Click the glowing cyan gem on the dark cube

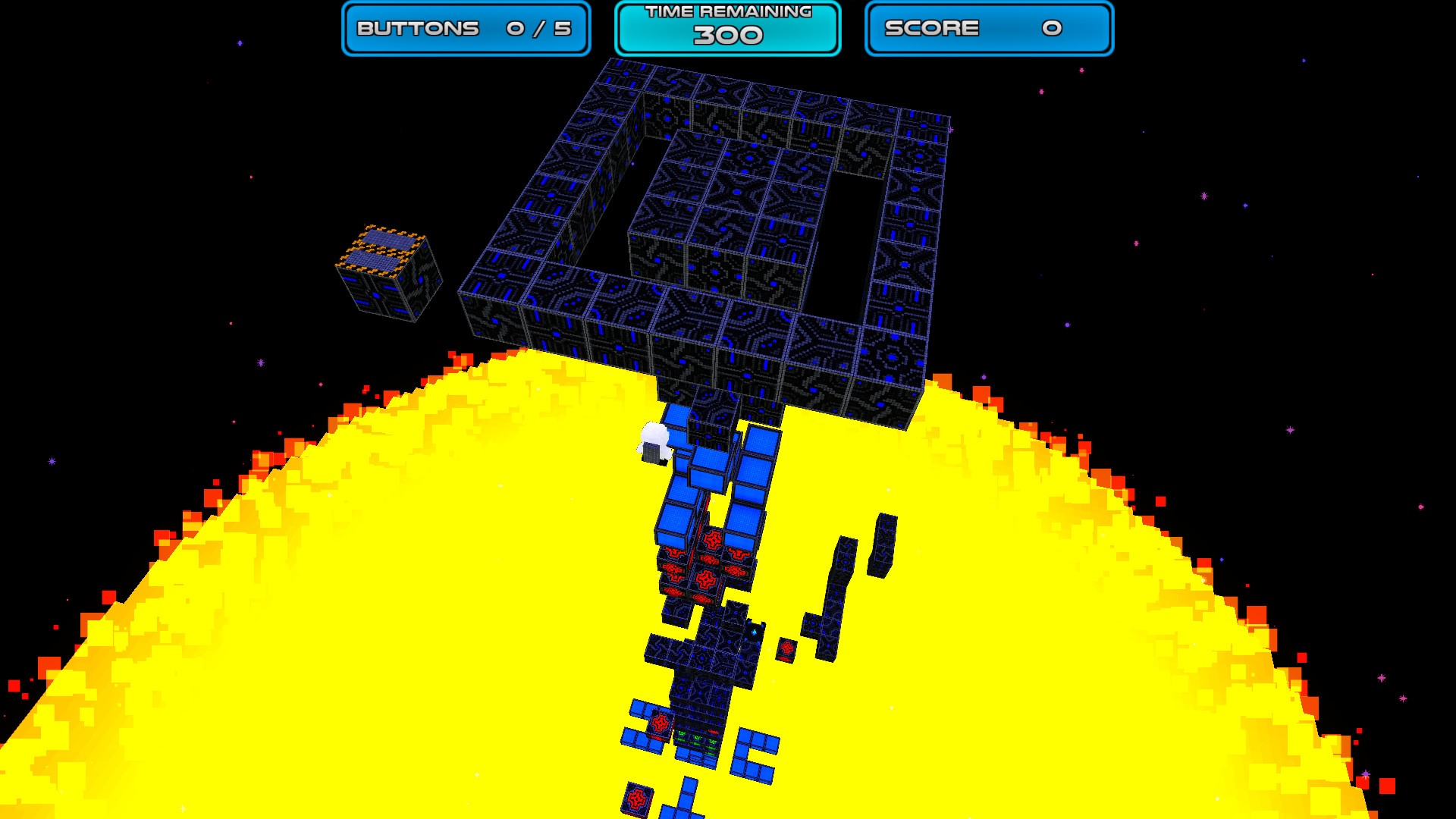pos(755,631)
